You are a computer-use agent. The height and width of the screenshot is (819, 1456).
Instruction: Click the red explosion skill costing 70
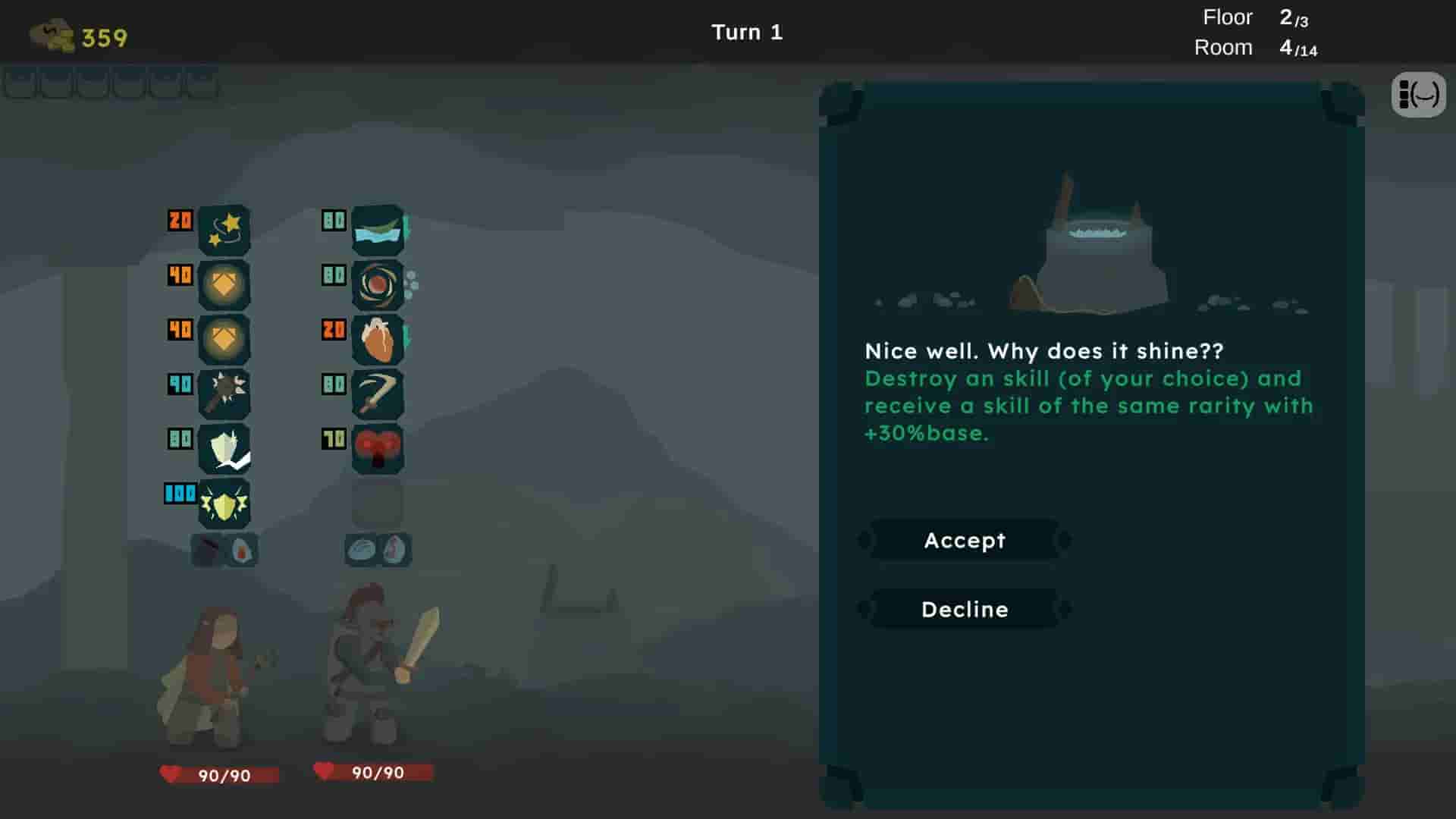pos(377,447)
